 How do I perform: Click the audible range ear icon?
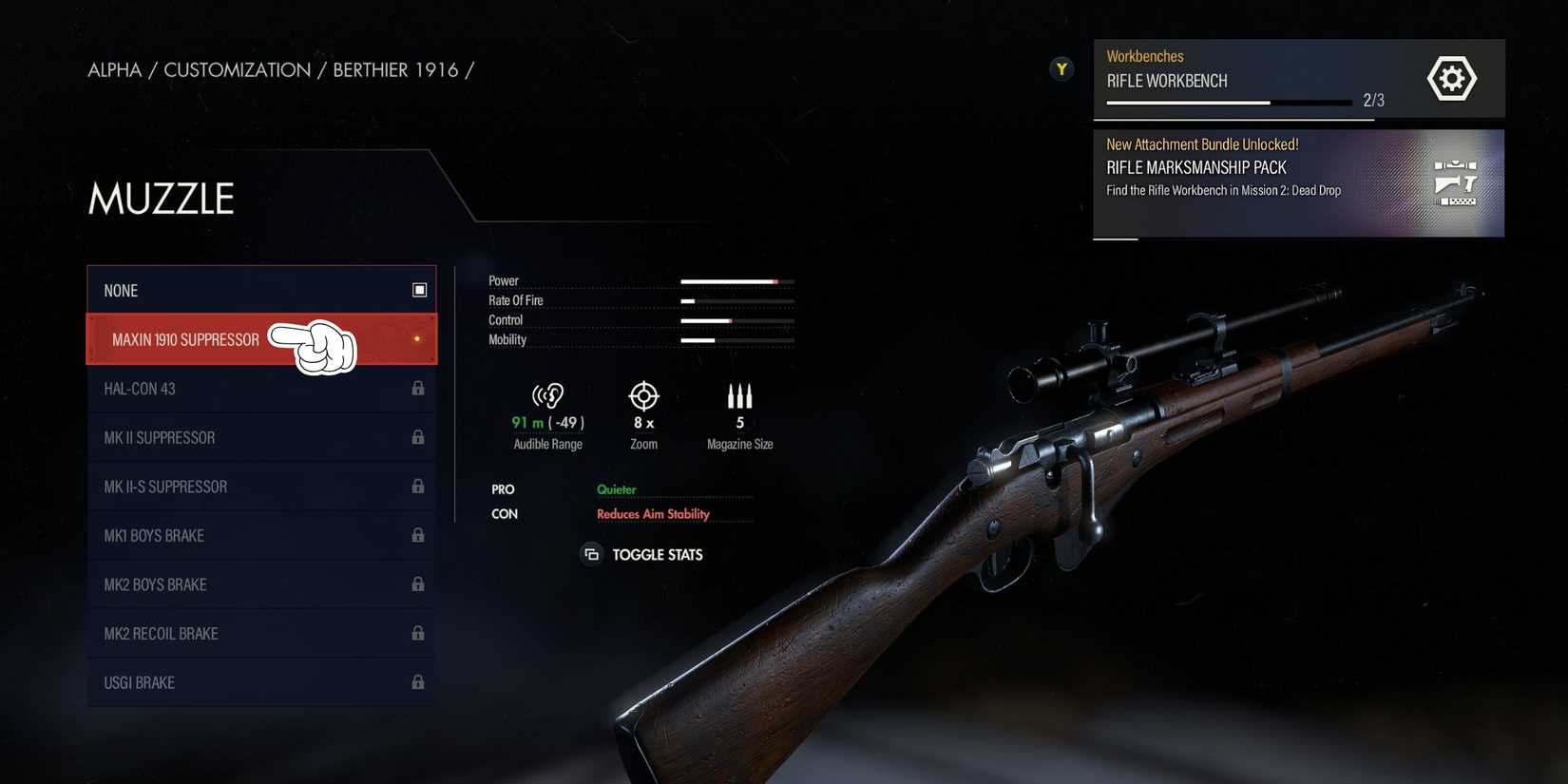[x=547, y=396]
